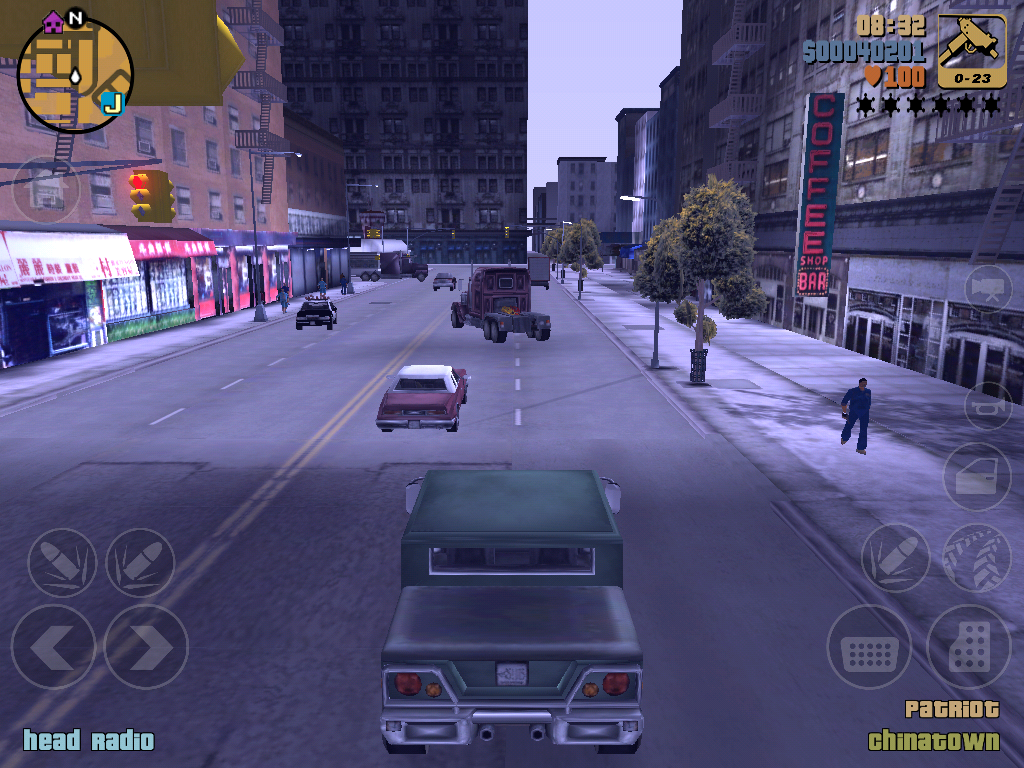Steer right with the right arrow button
Image resolution: width=1024 pixels, height=768 pixels.
click(x=146, y=647)
